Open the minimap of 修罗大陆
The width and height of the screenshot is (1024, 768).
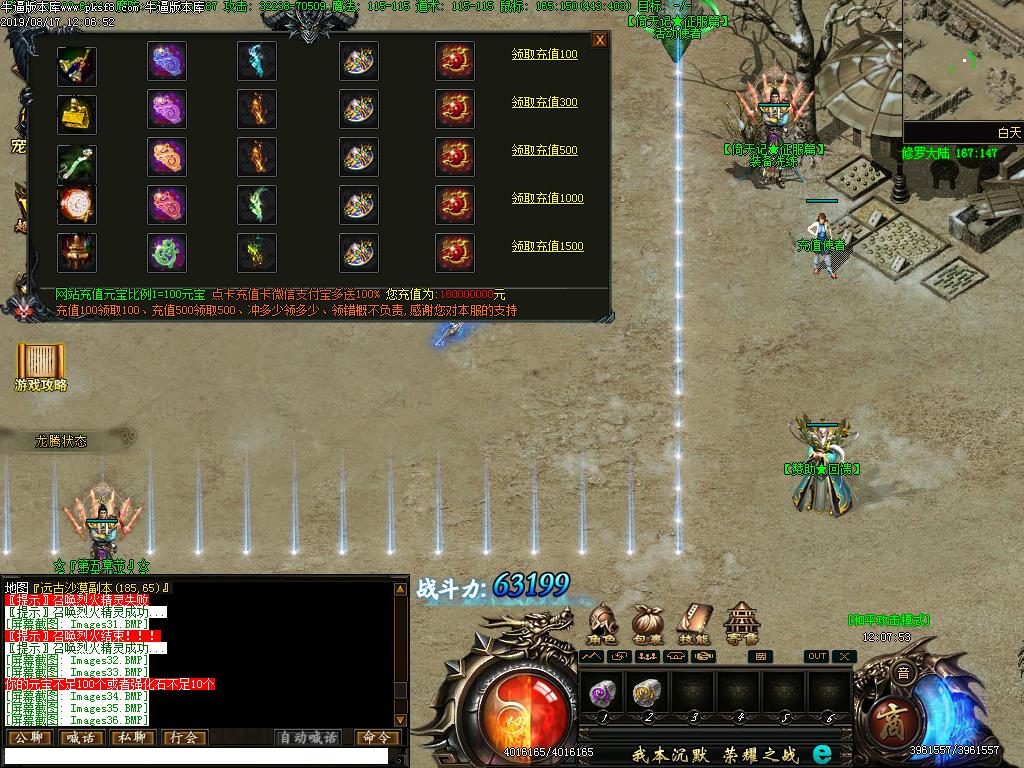pos(963,65)
